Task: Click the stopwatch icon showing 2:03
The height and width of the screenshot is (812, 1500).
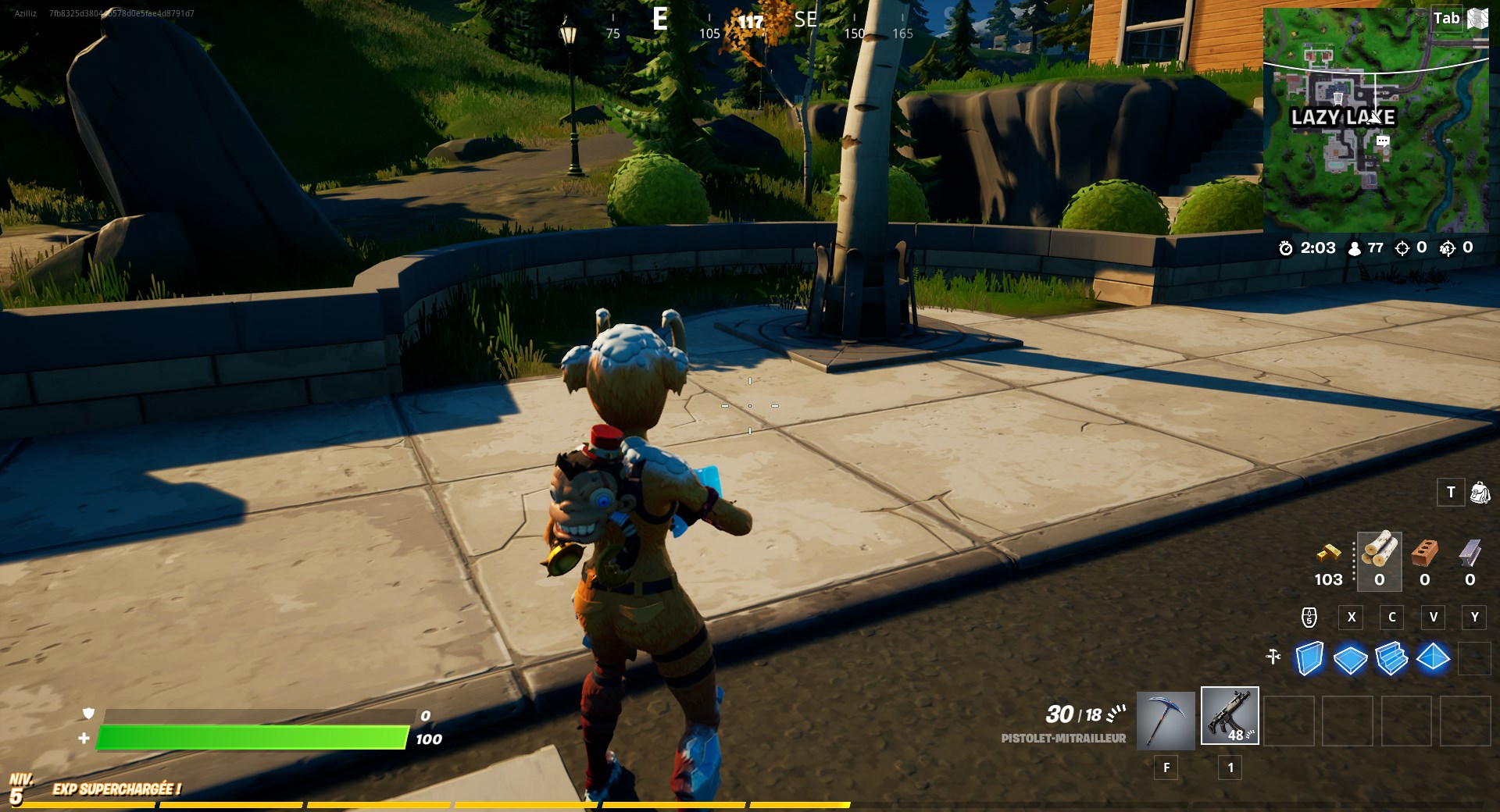Action: click(1288, 248)
